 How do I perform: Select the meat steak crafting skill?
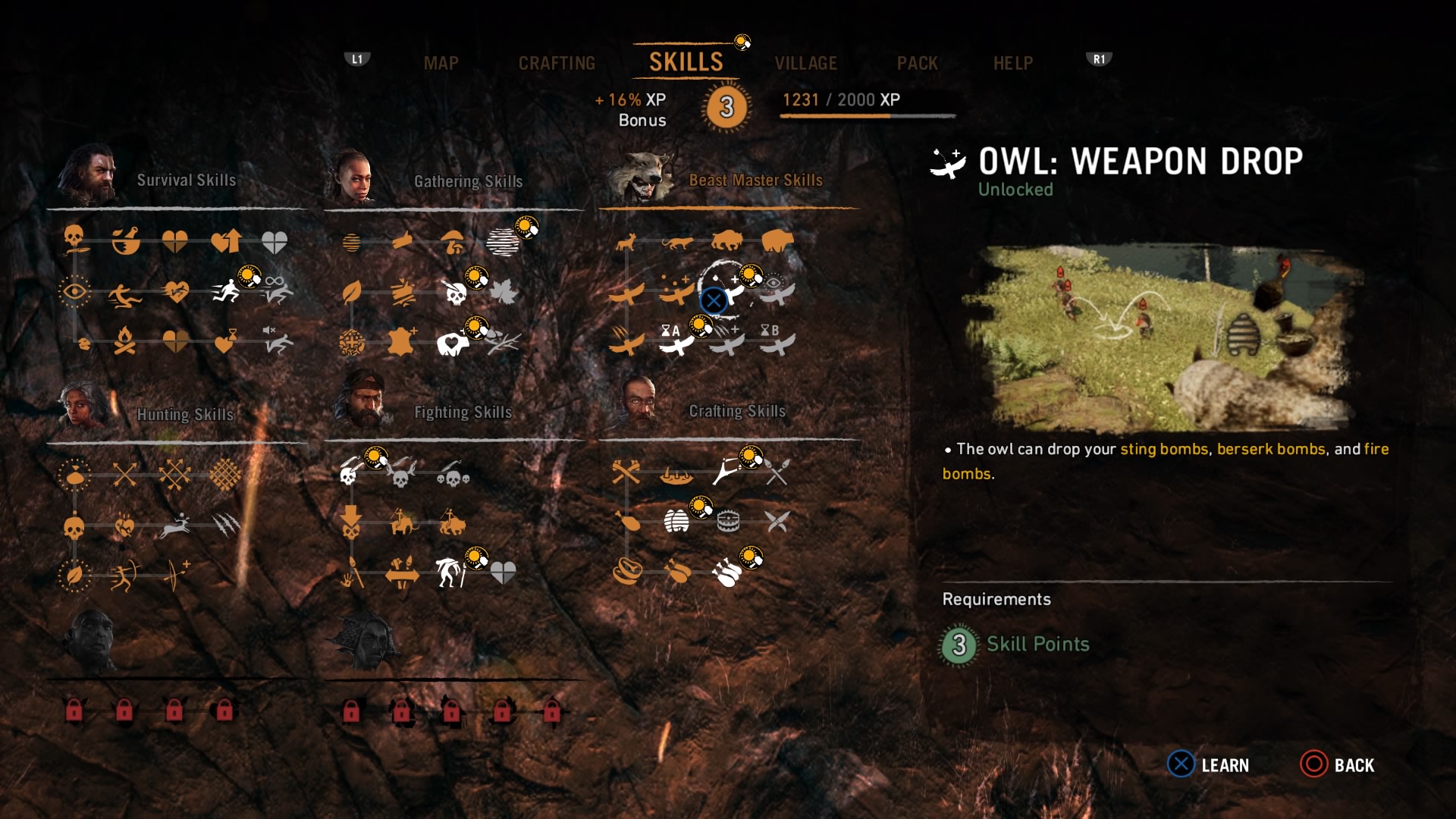tap(628, 571)
